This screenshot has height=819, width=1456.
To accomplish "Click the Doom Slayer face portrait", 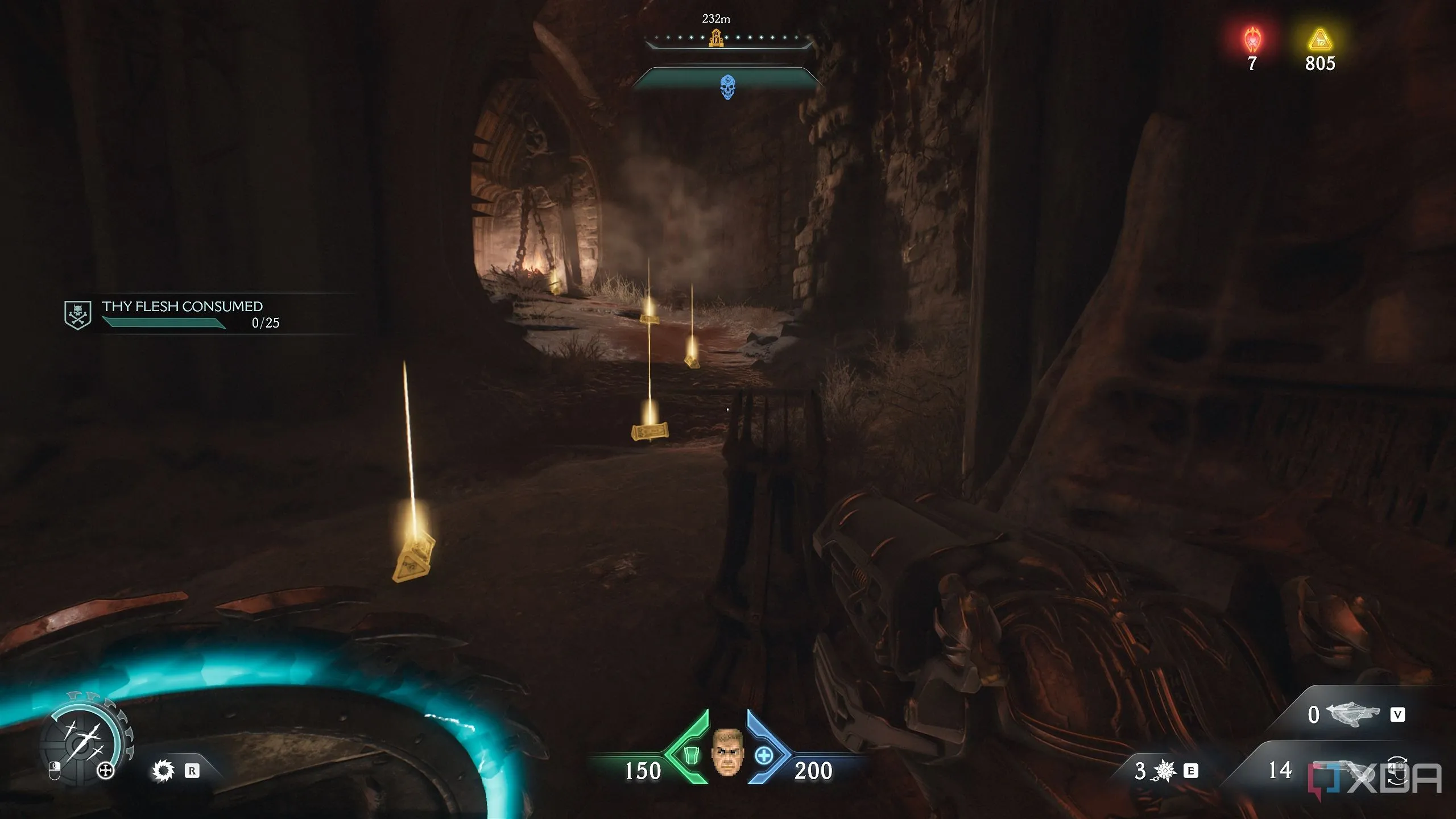I will pyautogui.click(x=727, y=752).
